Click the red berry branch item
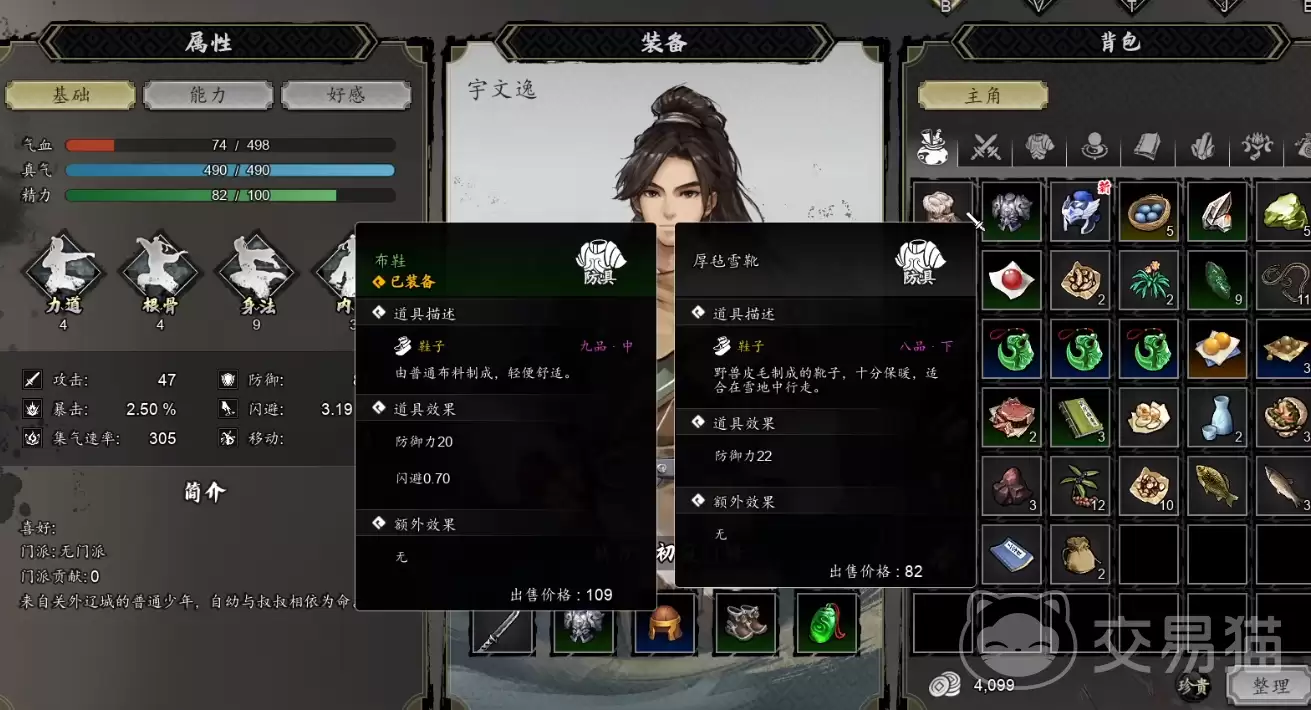The image size is (1311, 710). 1080,486
